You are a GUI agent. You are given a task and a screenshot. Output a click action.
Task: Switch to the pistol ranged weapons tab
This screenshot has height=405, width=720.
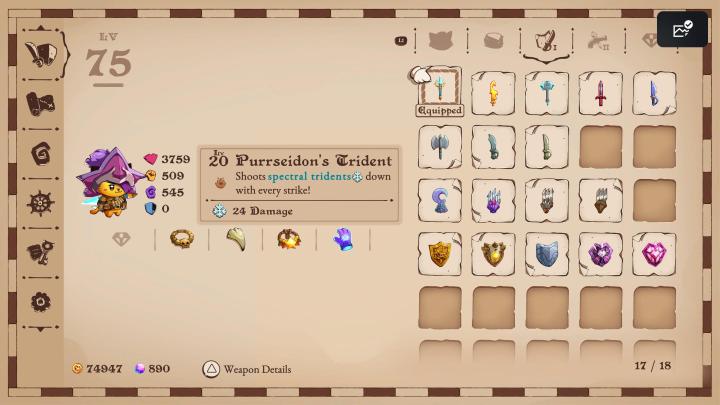[x=599, y=41]
